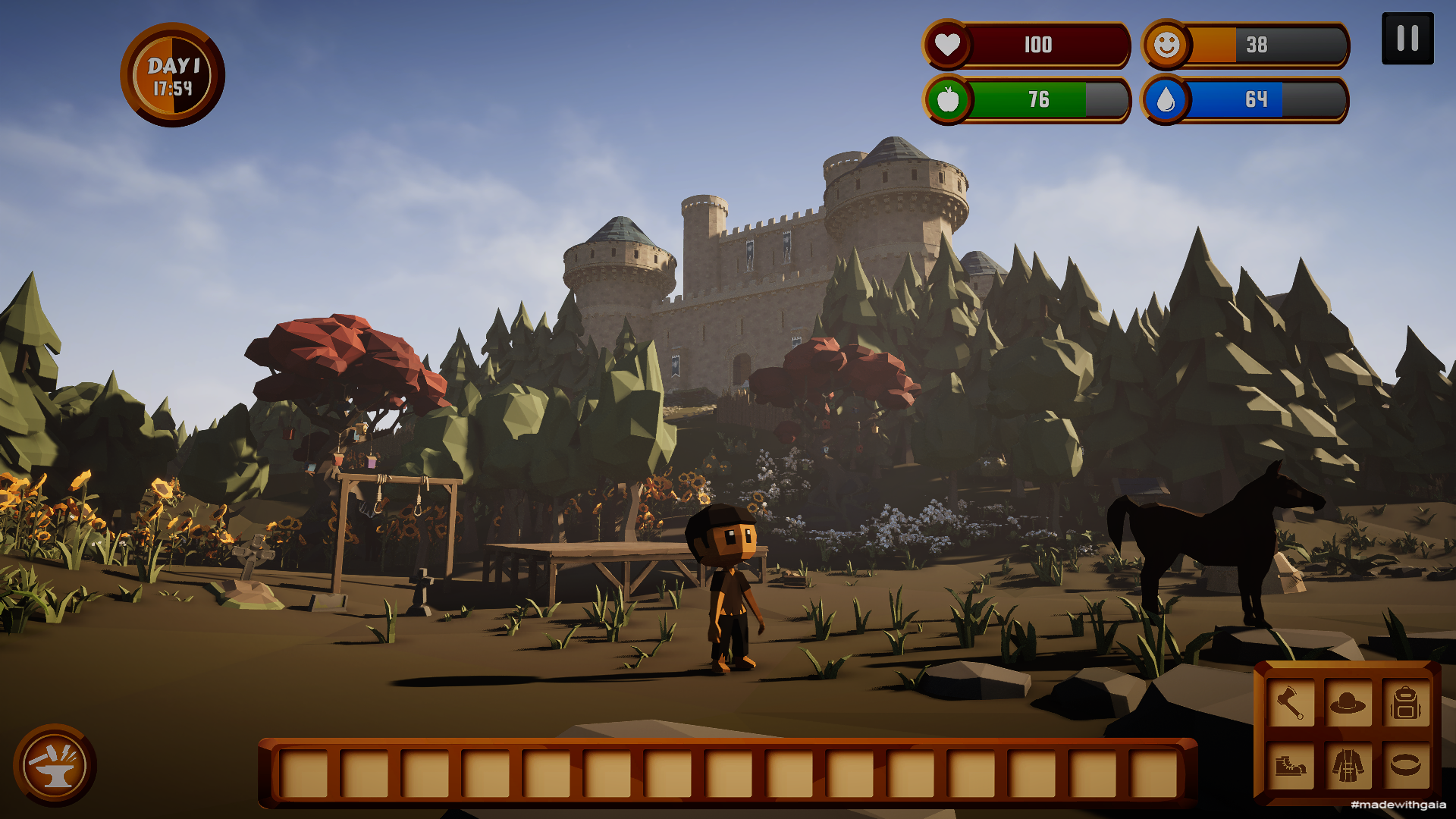Open the backpack equipment slot
1456x819 pixels.
tap(1405, 703)
